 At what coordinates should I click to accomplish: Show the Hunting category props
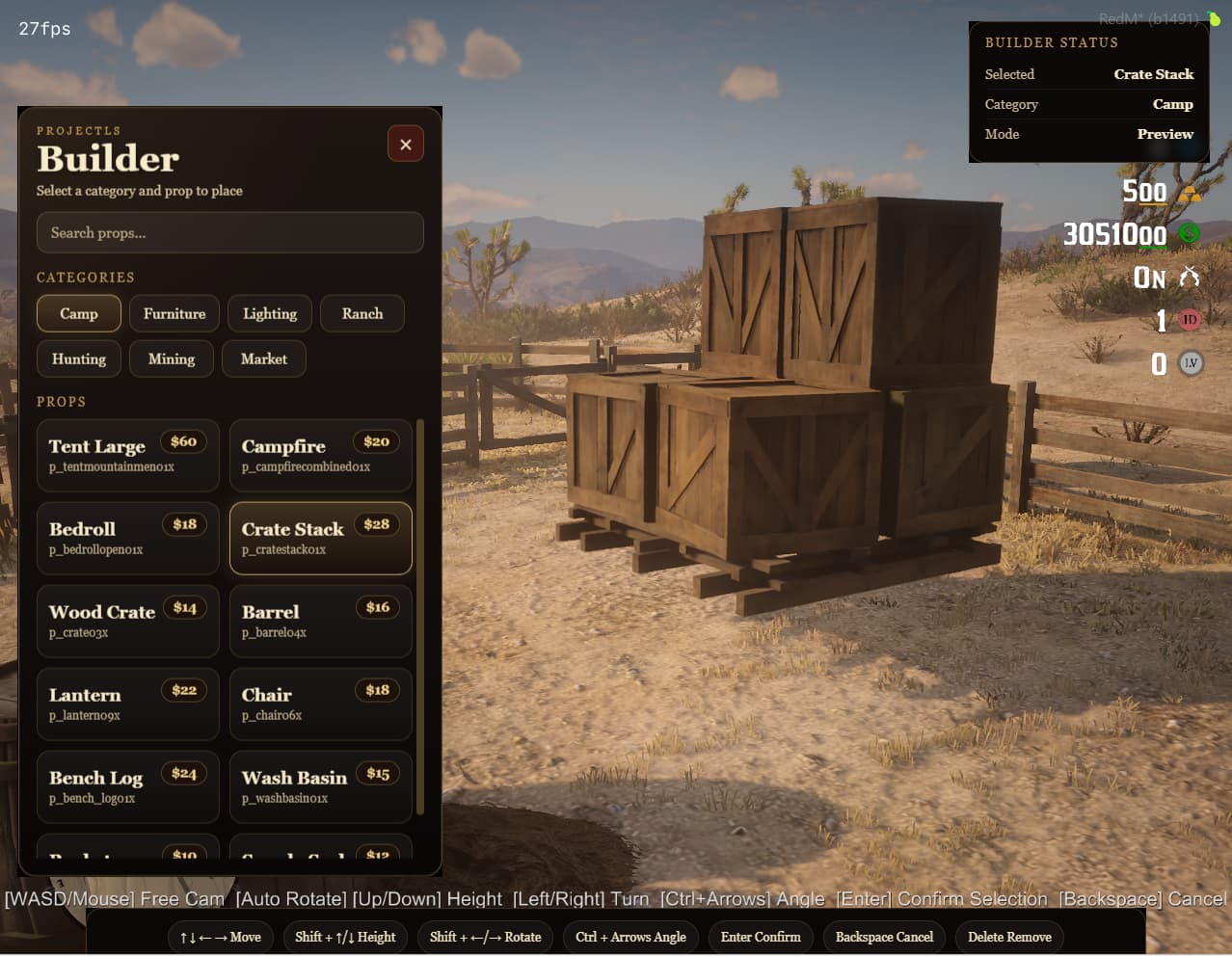[79, 359]
